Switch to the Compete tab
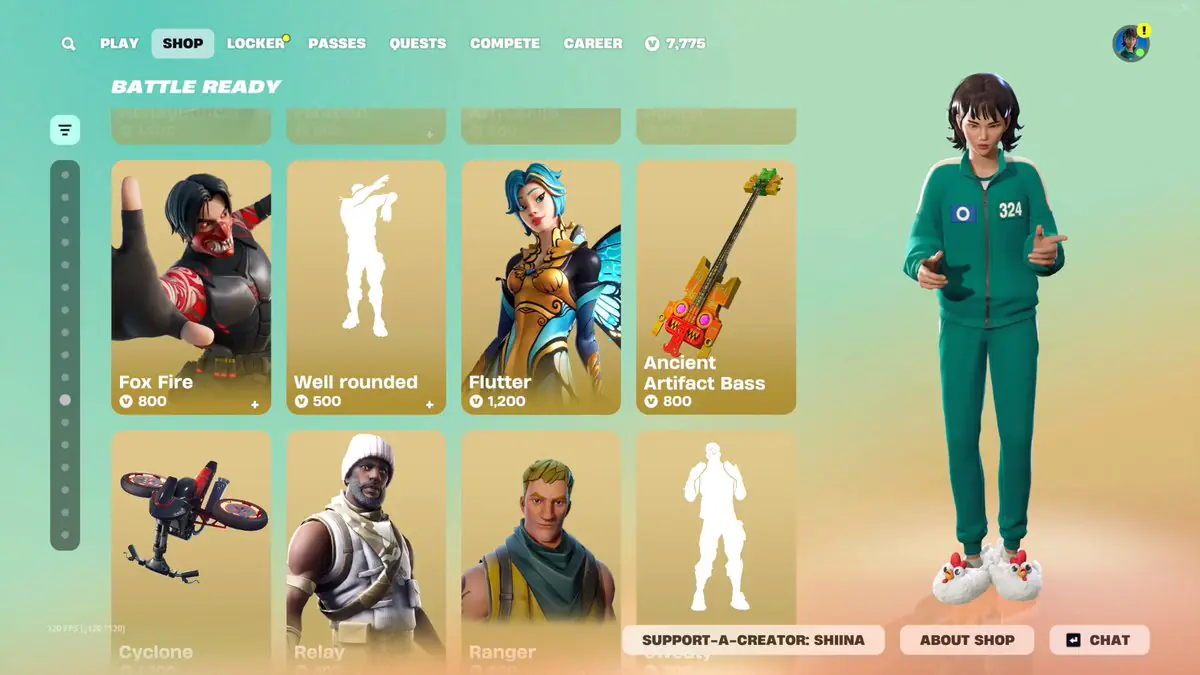Viewport: 1200px width, 675px height. point(505,44)
